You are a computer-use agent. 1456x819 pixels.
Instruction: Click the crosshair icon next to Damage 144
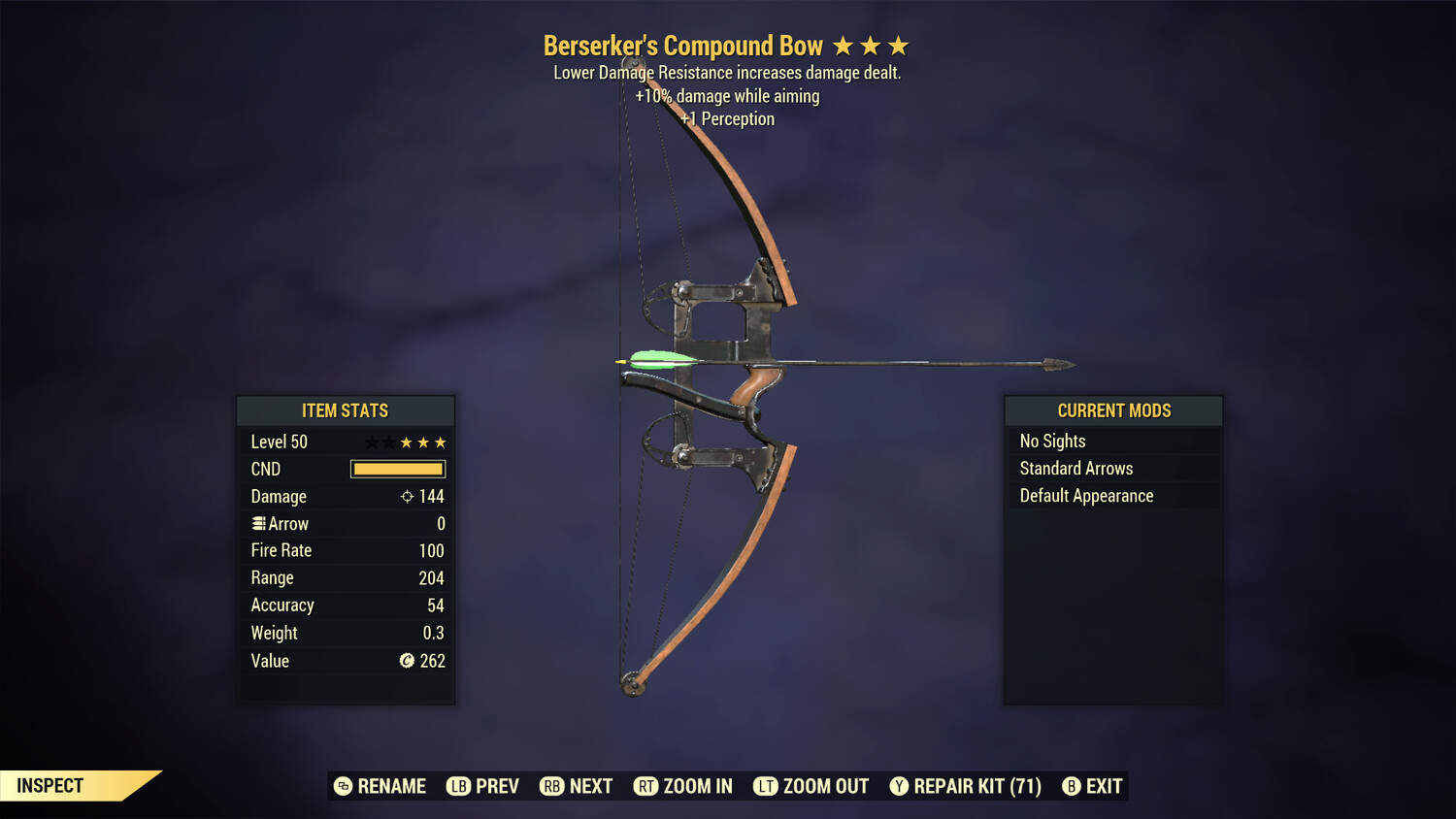pos(405,496)
